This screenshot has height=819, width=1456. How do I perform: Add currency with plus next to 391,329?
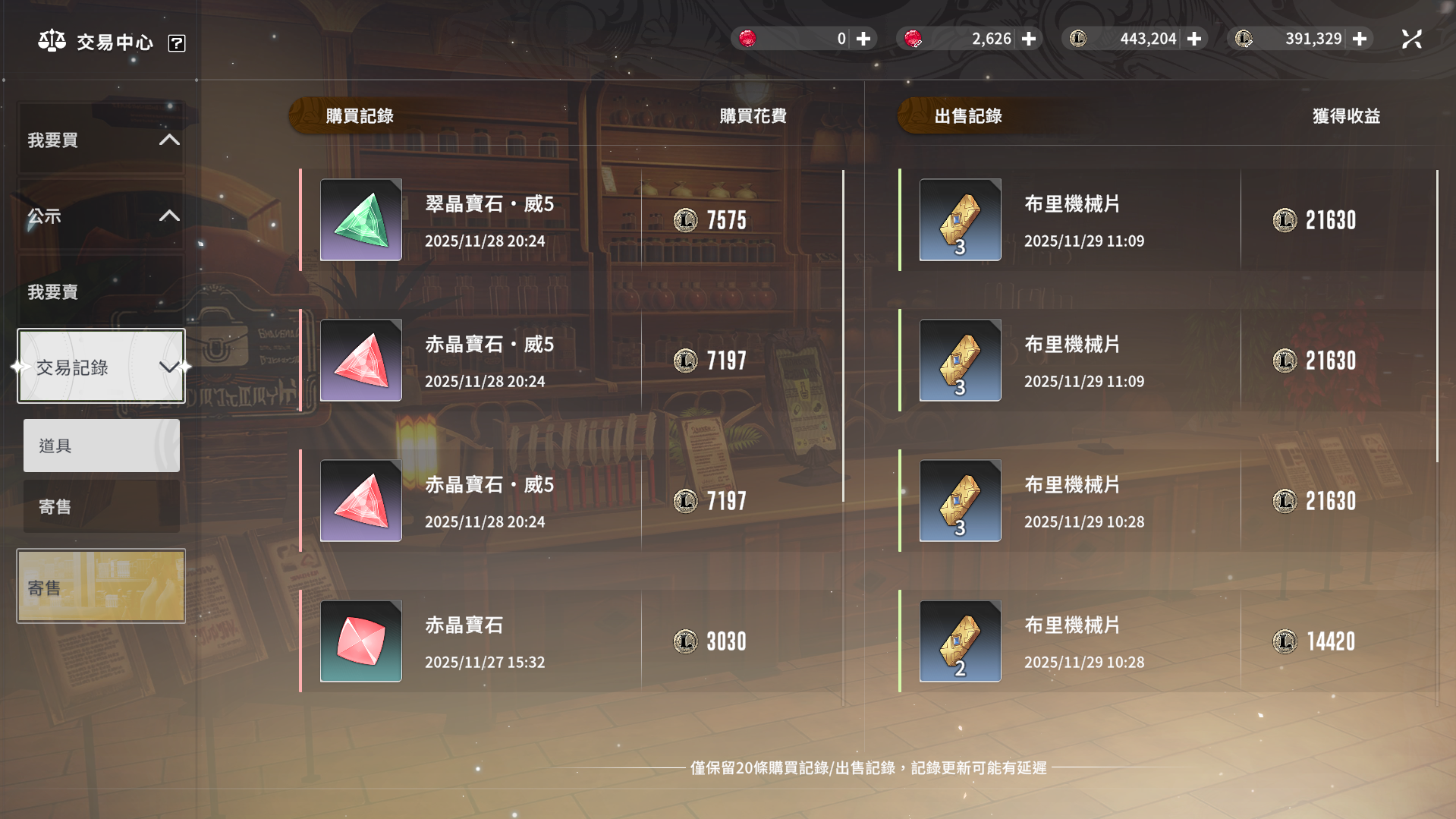coord(1360,39)
